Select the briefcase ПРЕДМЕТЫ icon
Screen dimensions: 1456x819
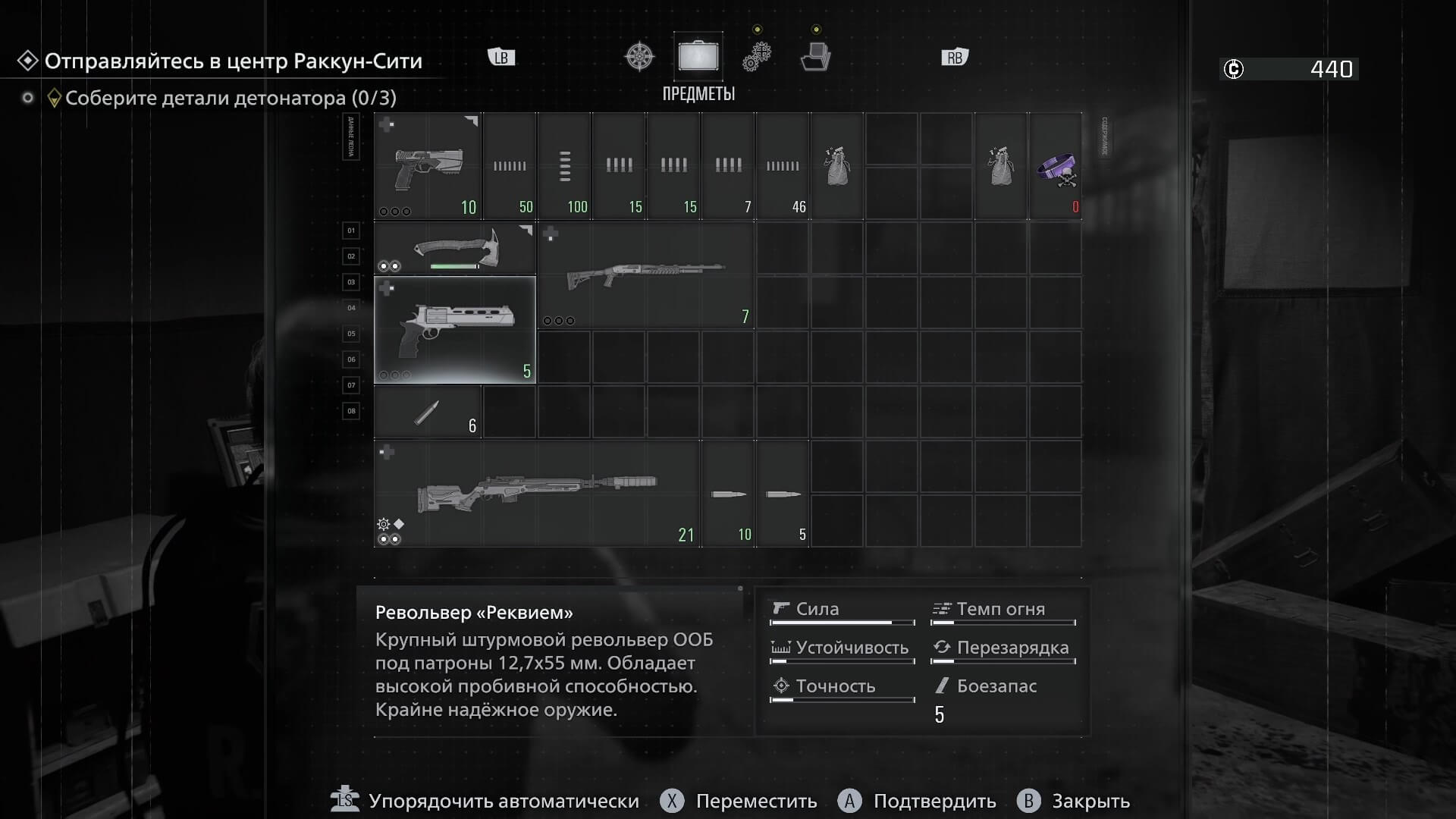[x=698, y=56]
